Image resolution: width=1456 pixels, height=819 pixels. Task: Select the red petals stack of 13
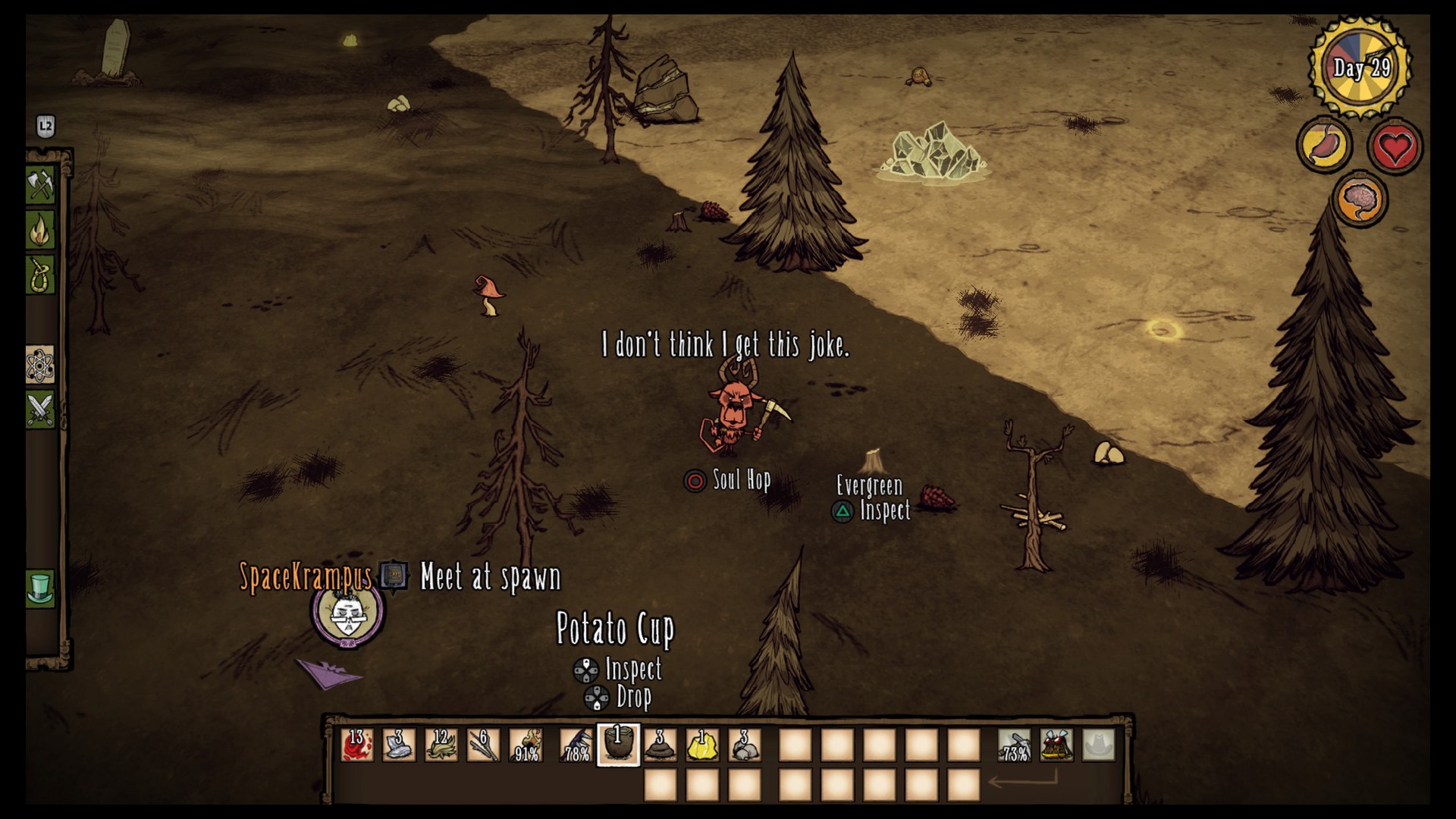click(x=356, y=745)
